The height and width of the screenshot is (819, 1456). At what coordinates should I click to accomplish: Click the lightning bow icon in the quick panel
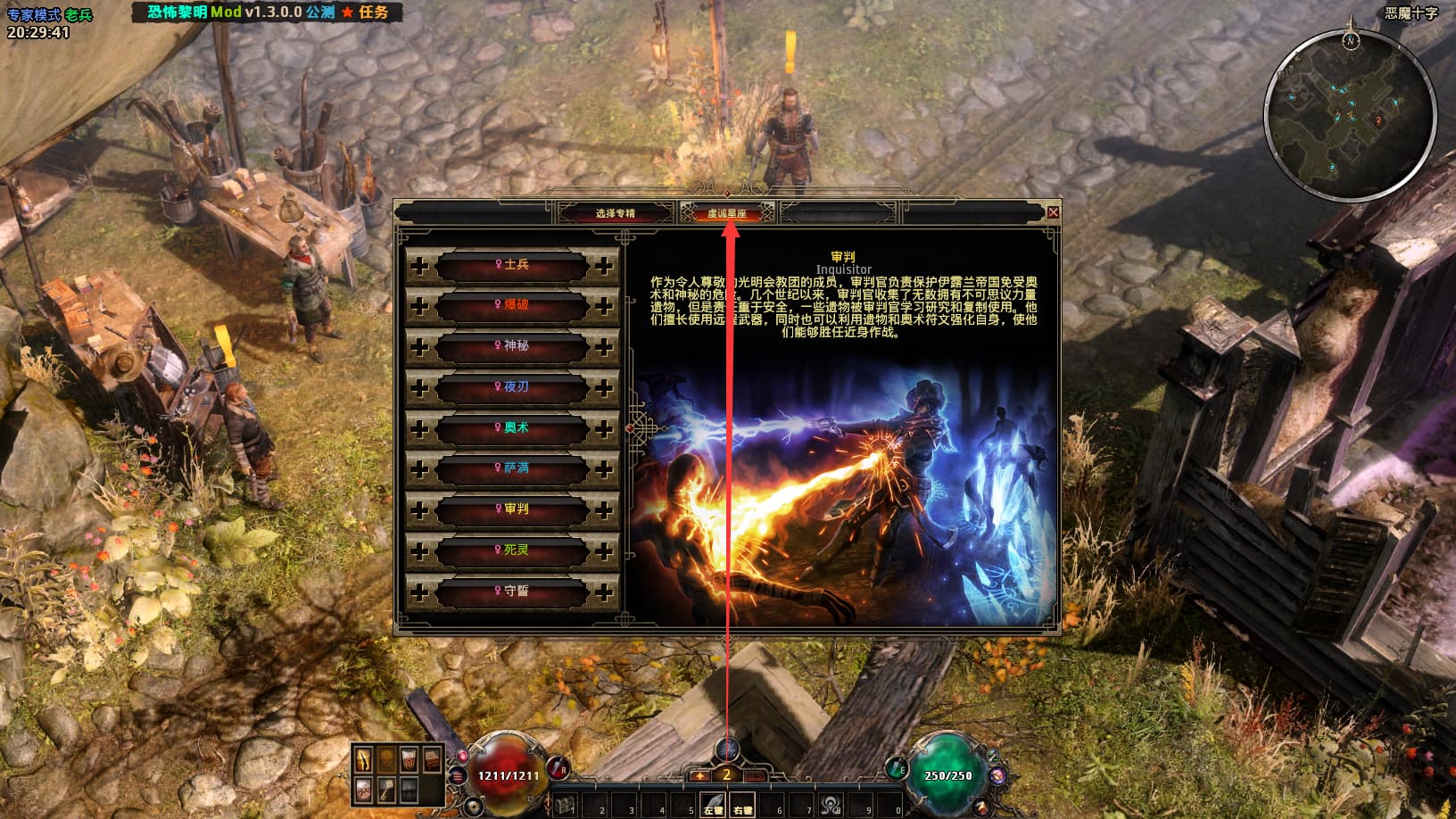tap(365, 759)
